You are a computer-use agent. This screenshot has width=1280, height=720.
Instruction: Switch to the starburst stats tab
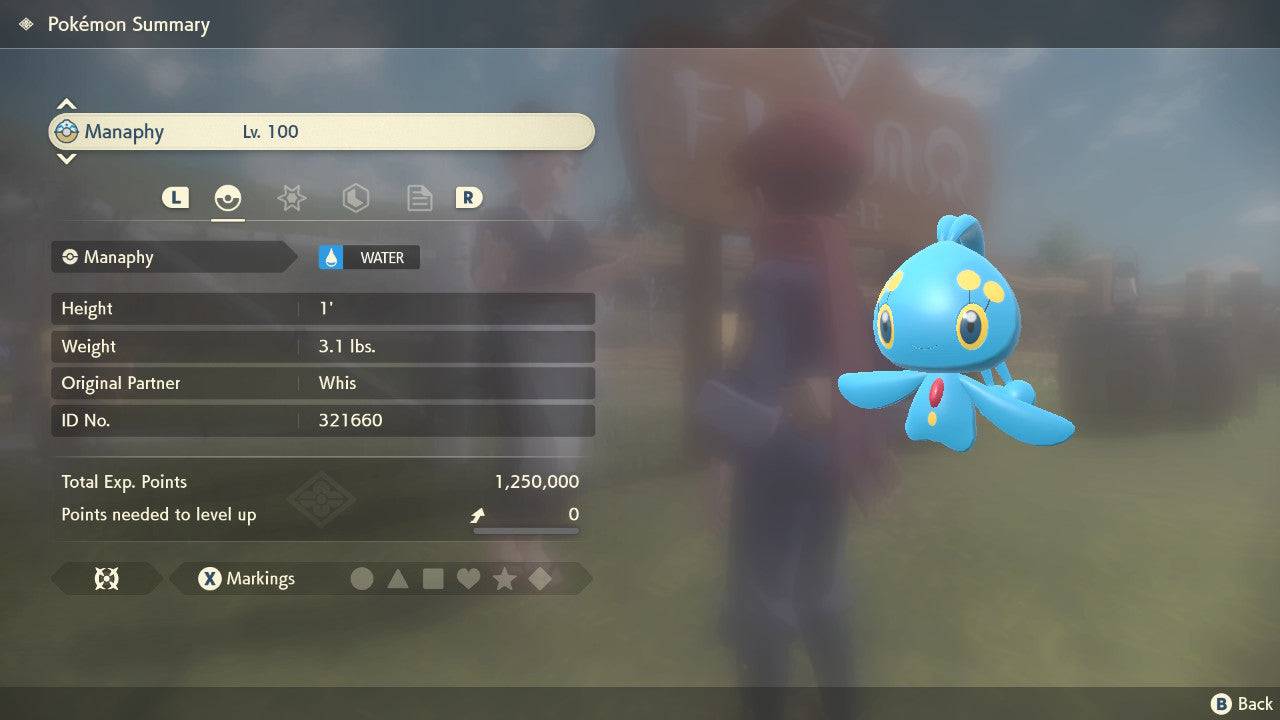pyautogui.click(x=291, y=198)
